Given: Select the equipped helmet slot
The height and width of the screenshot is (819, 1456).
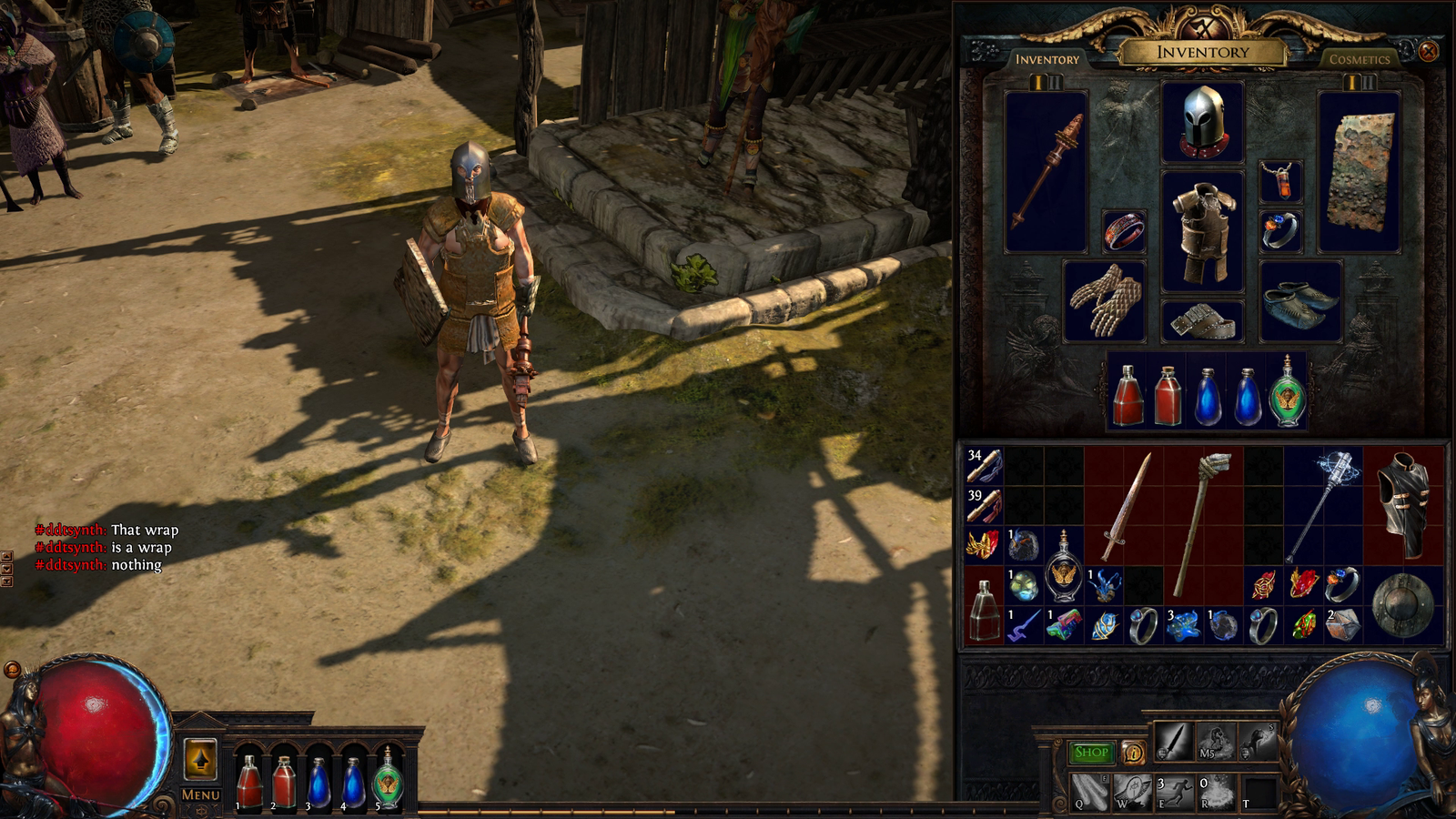Looking at the screenshot, I should coord(1202,122).
